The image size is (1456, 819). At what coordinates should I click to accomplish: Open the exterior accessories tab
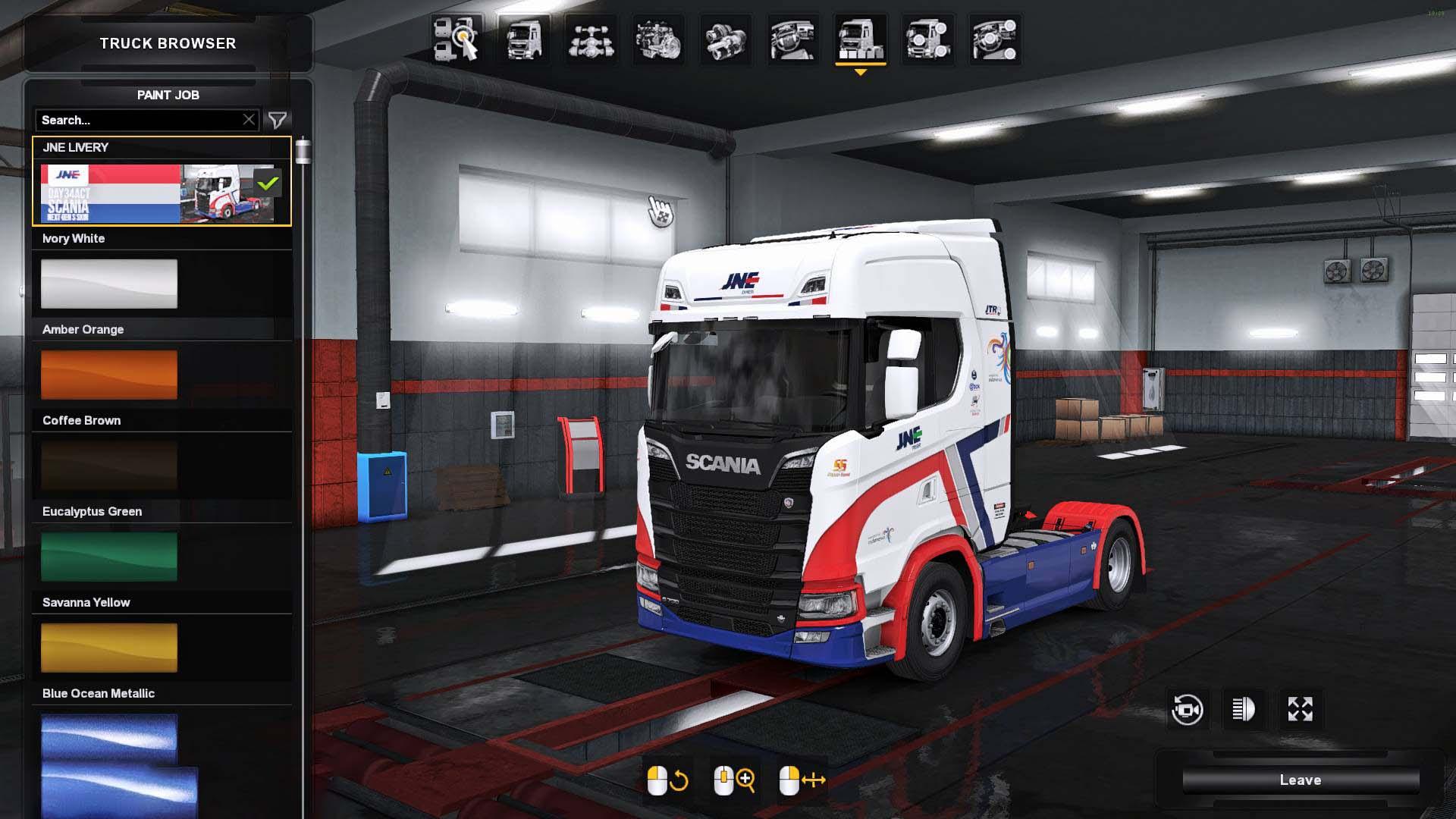pos(927,39)
